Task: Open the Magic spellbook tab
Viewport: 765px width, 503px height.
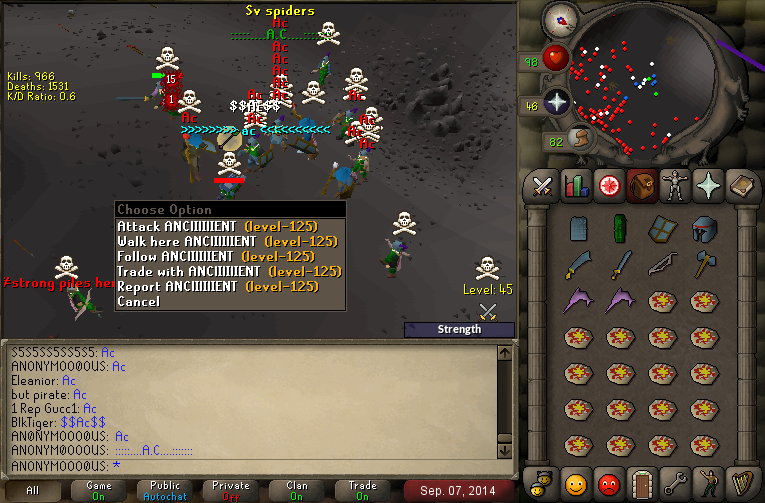Action: click(x=743, y=185)
